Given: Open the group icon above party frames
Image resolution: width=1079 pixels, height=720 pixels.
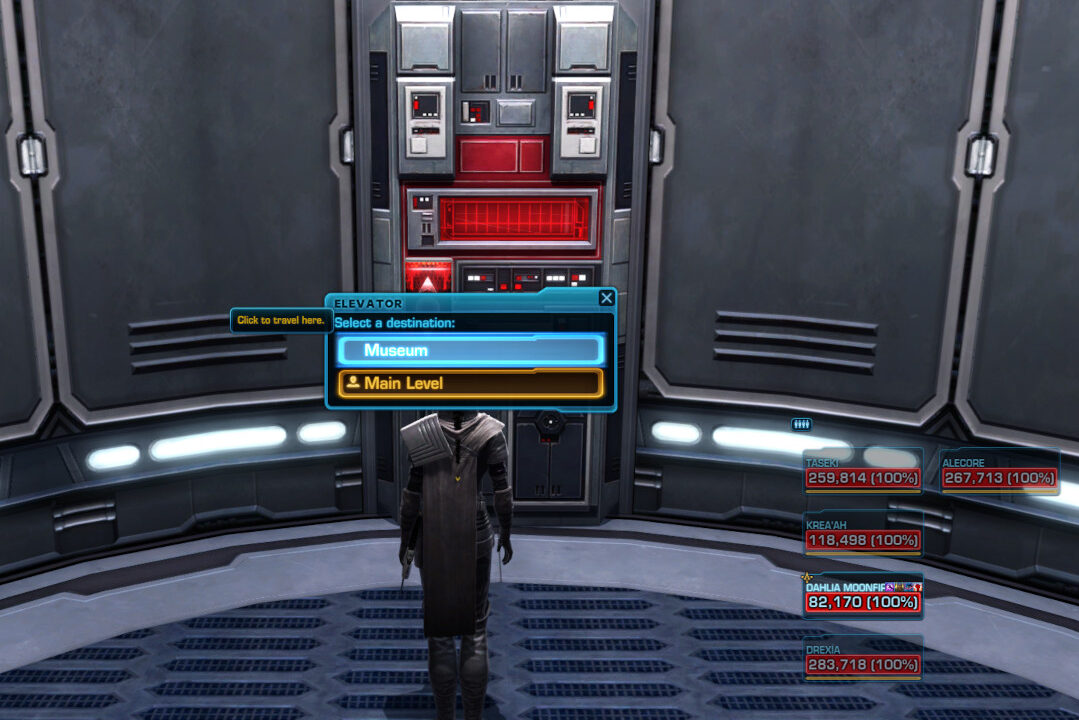Looking at the screenshot, I should (x=801, y=424).
